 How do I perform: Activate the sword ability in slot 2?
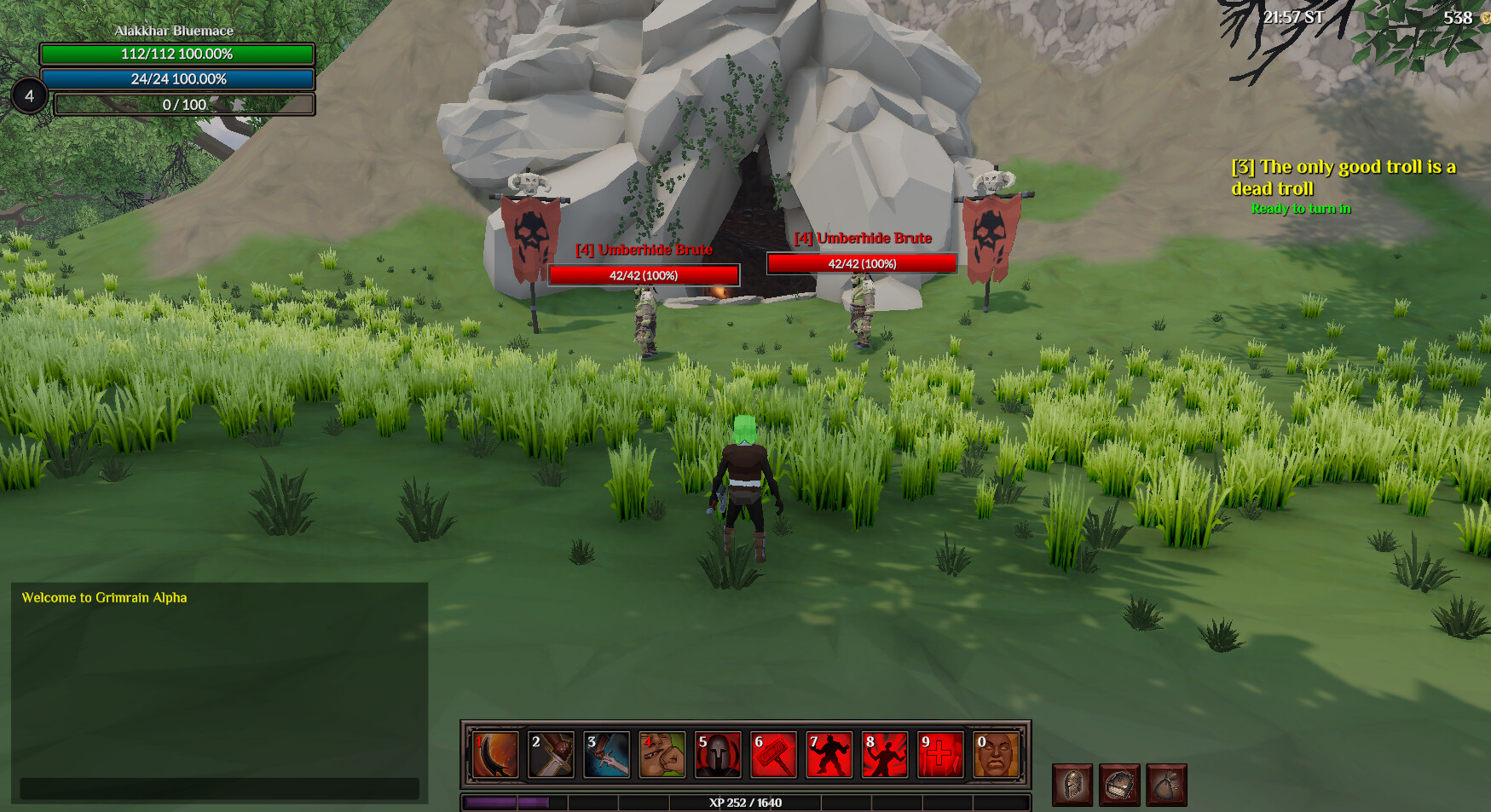point(552,756)
